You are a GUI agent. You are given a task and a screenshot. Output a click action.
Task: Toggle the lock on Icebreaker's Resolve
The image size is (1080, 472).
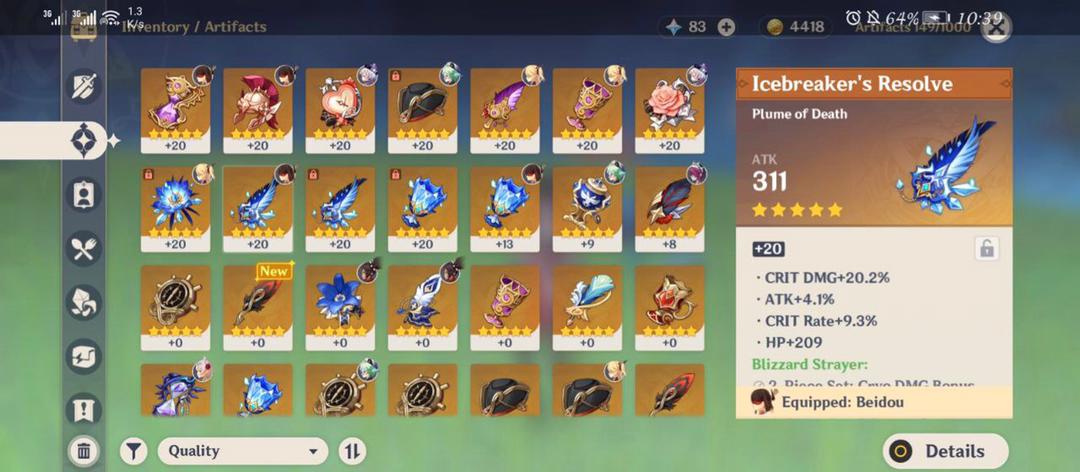point(986,249)
